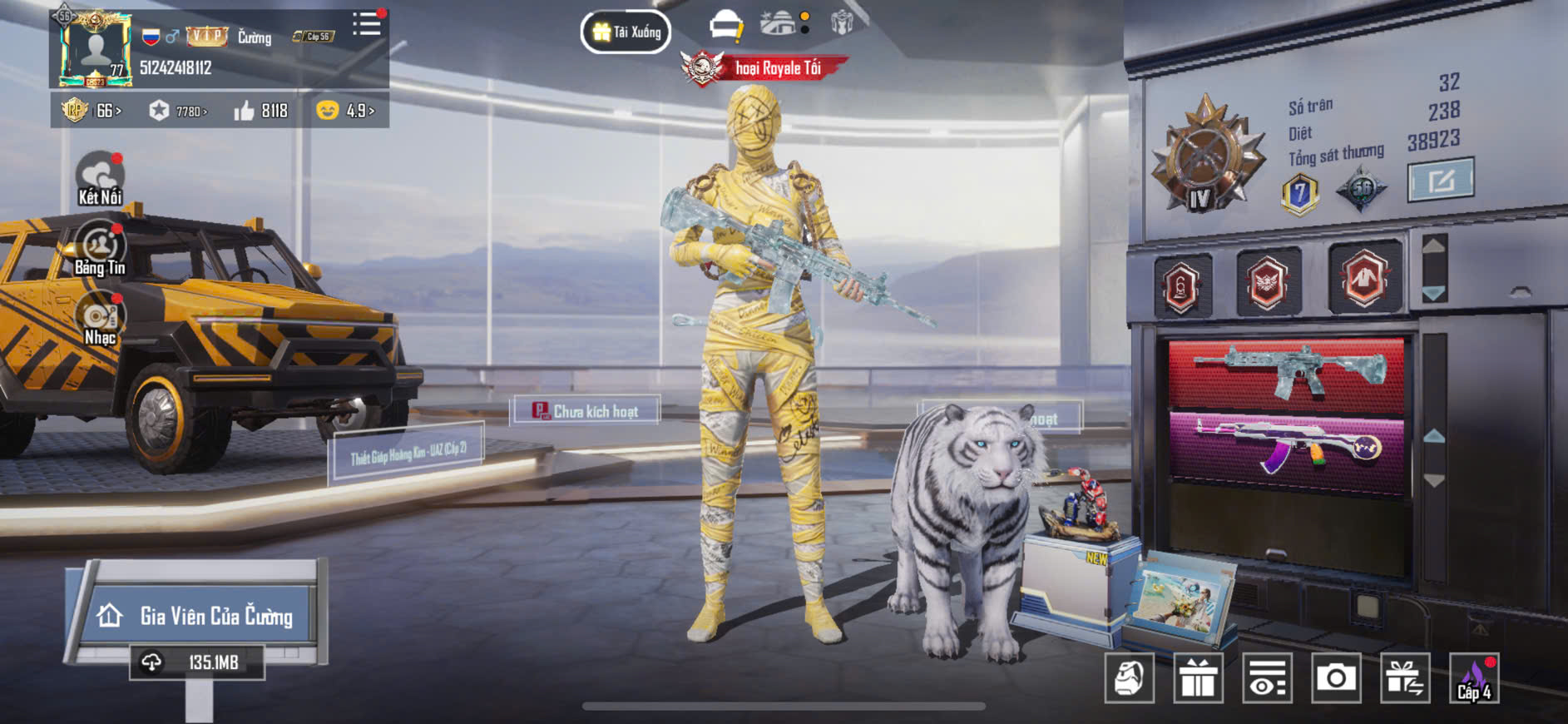Open the eye list visibility settings
Screen dimensions: 1568x724
1267,678
